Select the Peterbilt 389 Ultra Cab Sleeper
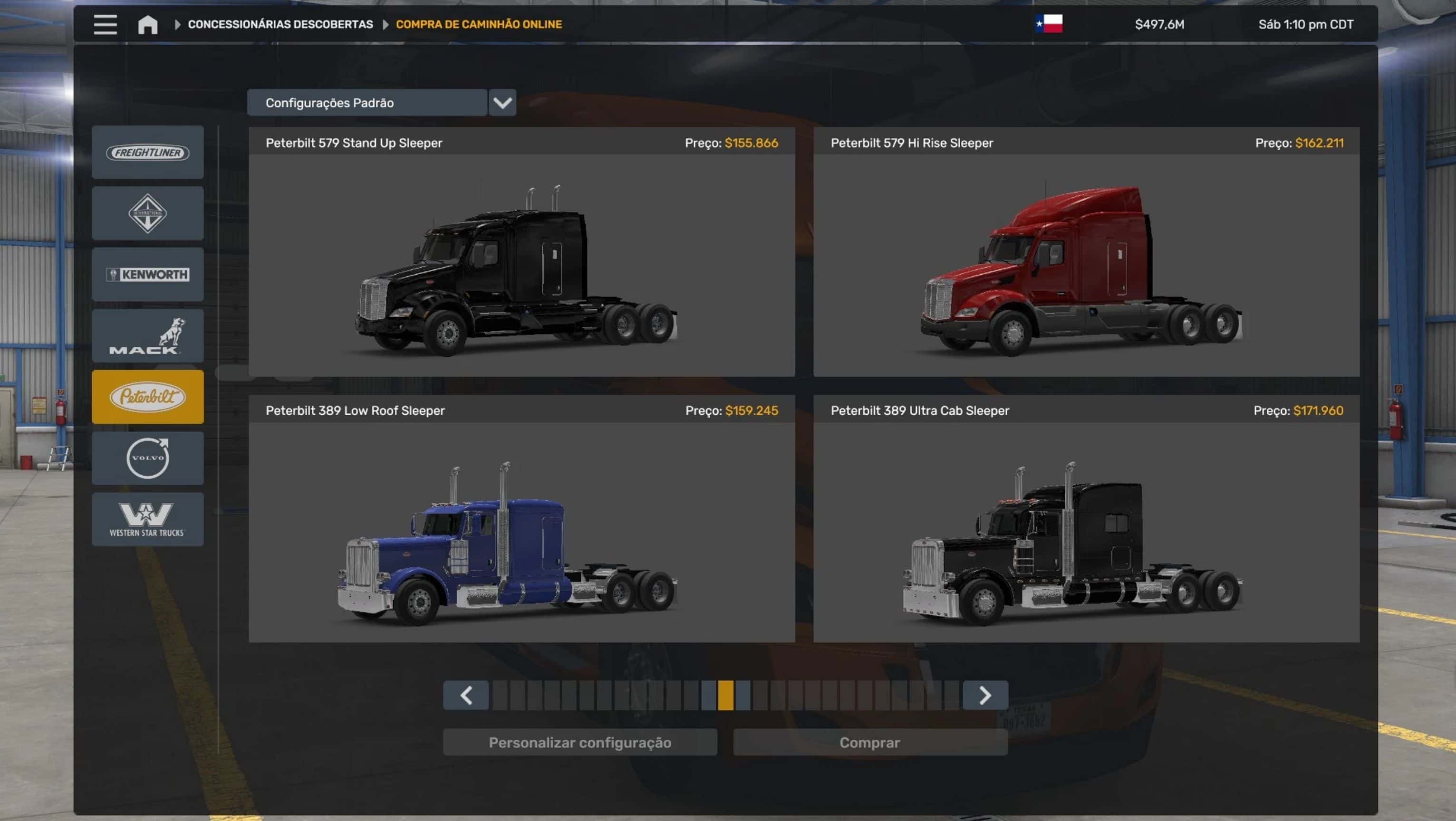 pos(1086,530)
